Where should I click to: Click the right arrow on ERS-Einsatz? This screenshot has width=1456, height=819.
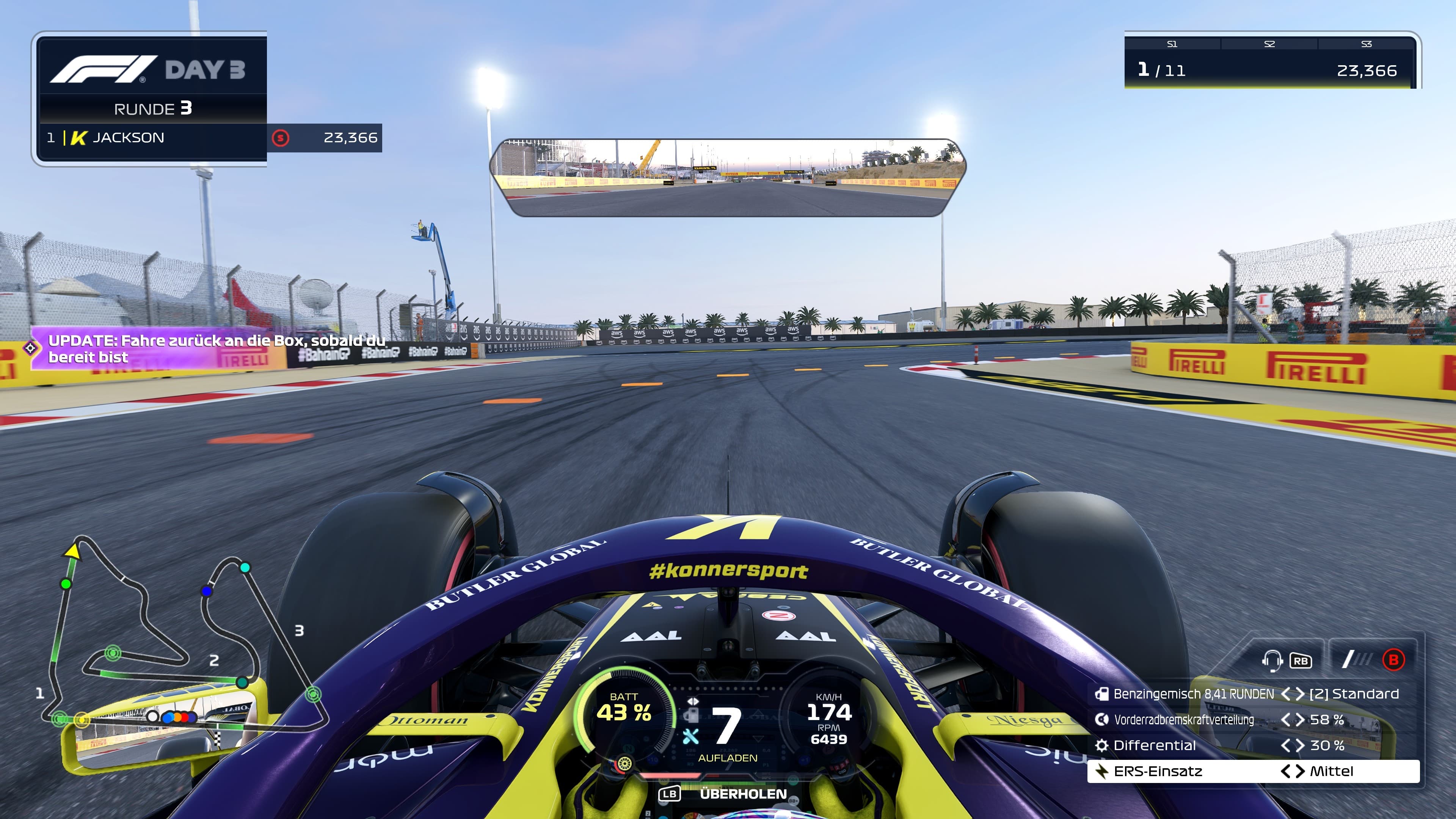click(x=1300, y=772)
